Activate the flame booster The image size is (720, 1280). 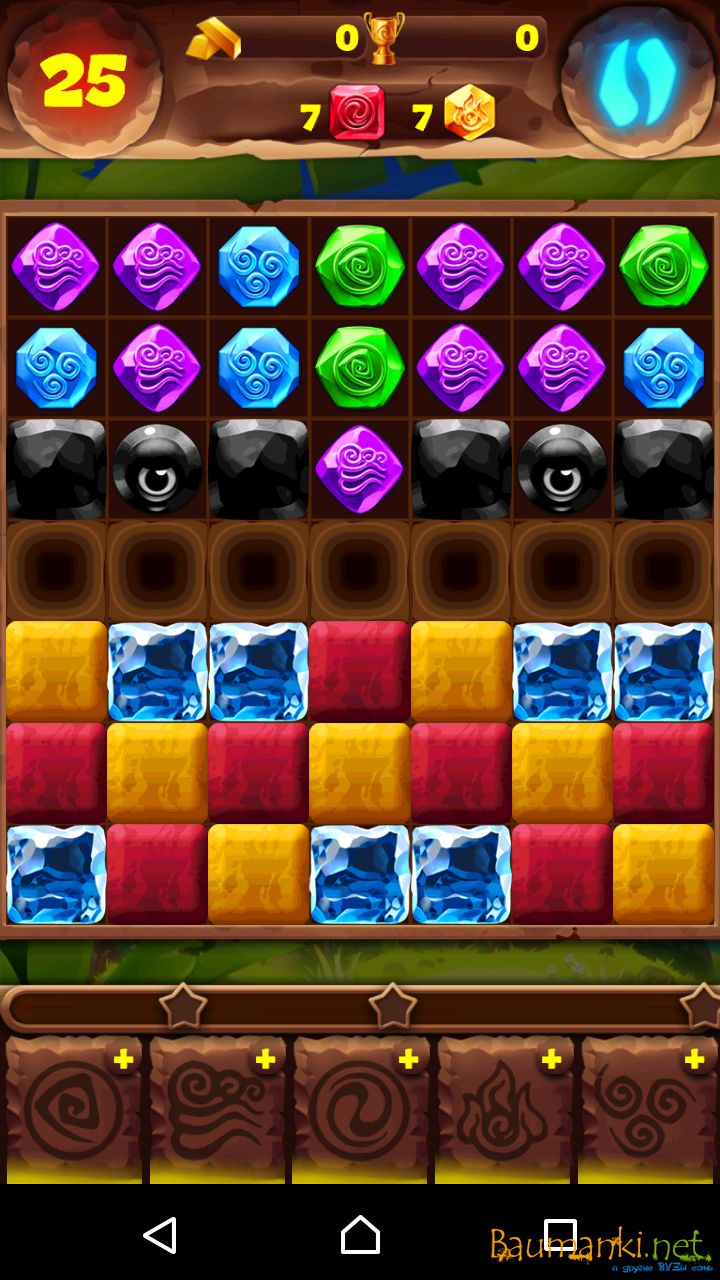[504, 1110]
